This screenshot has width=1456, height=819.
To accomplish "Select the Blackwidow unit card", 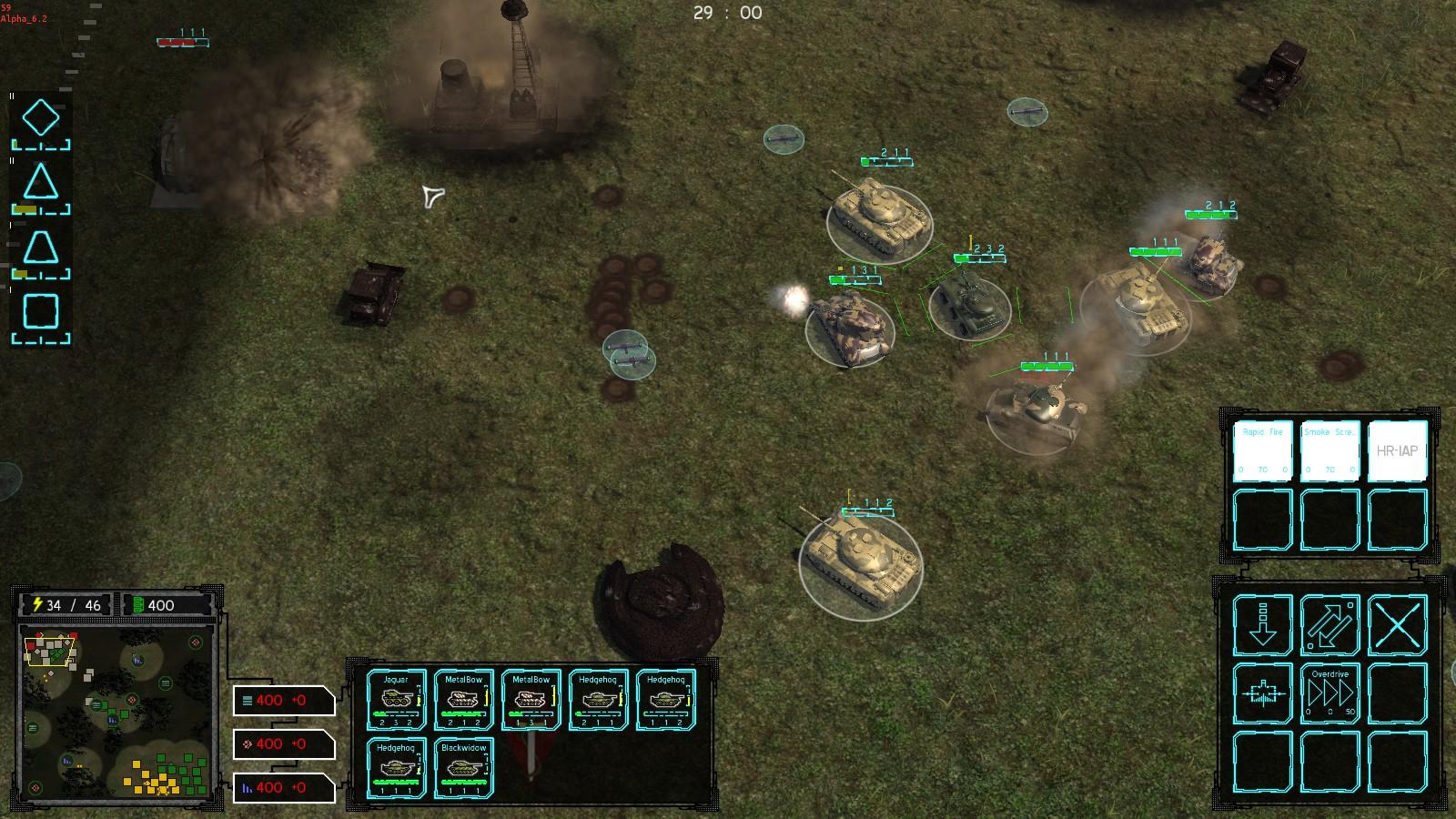I will click(x=463, y=769).
